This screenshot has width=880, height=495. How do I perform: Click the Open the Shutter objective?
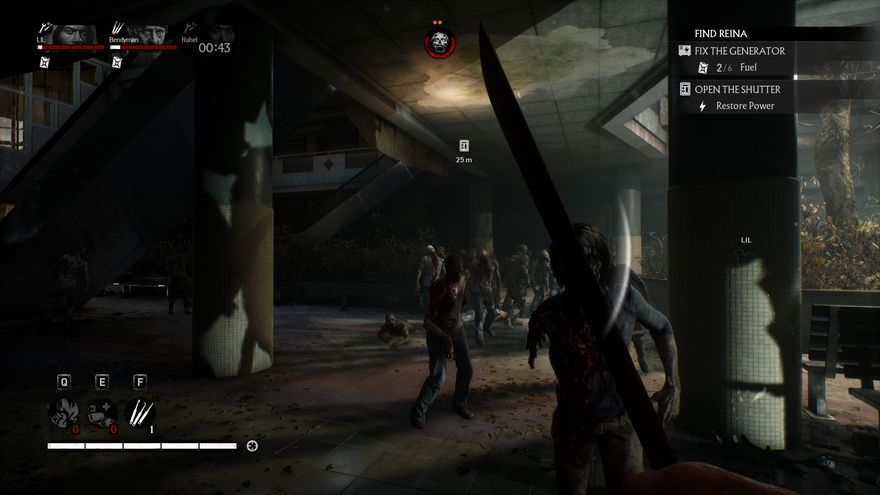735,89
